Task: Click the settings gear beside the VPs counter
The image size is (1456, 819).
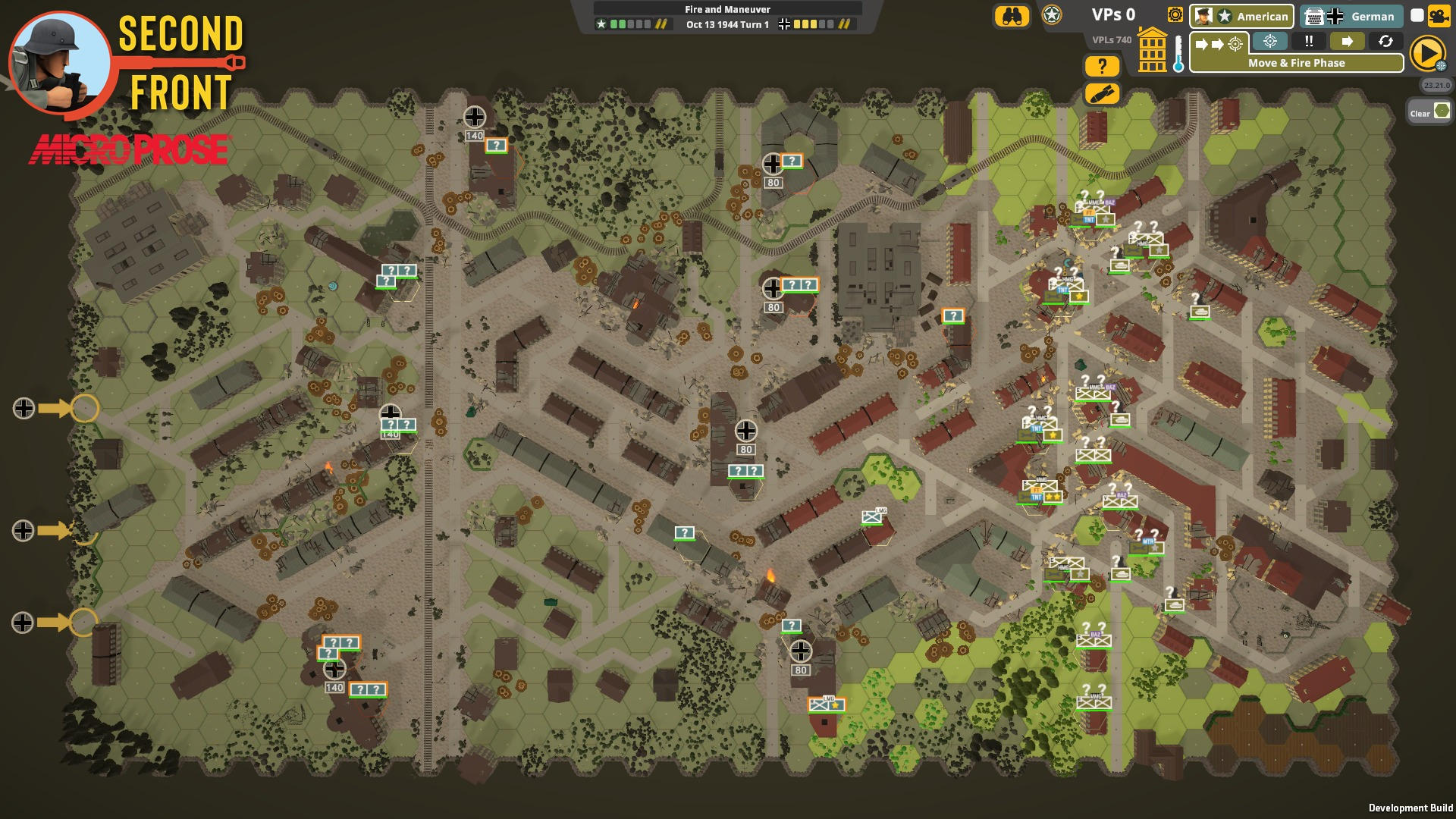Action: pyautogui.click(x=1175, y=16)
